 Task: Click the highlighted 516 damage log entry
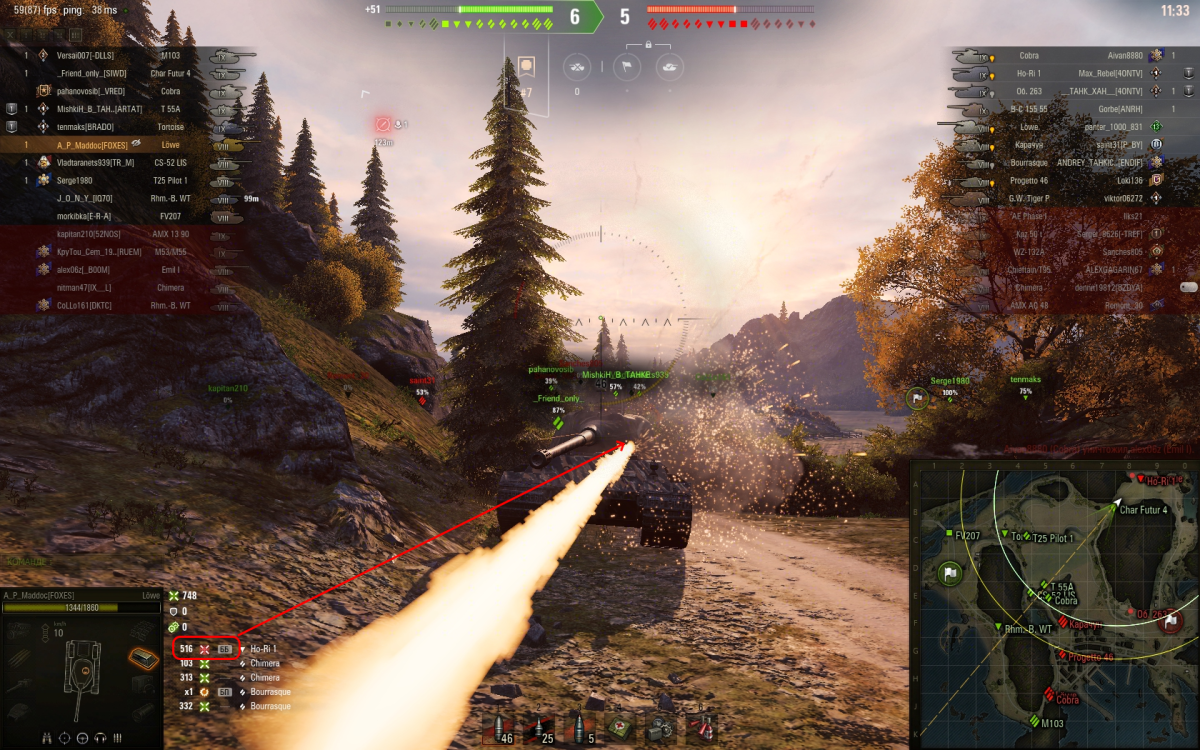[206, 649]
